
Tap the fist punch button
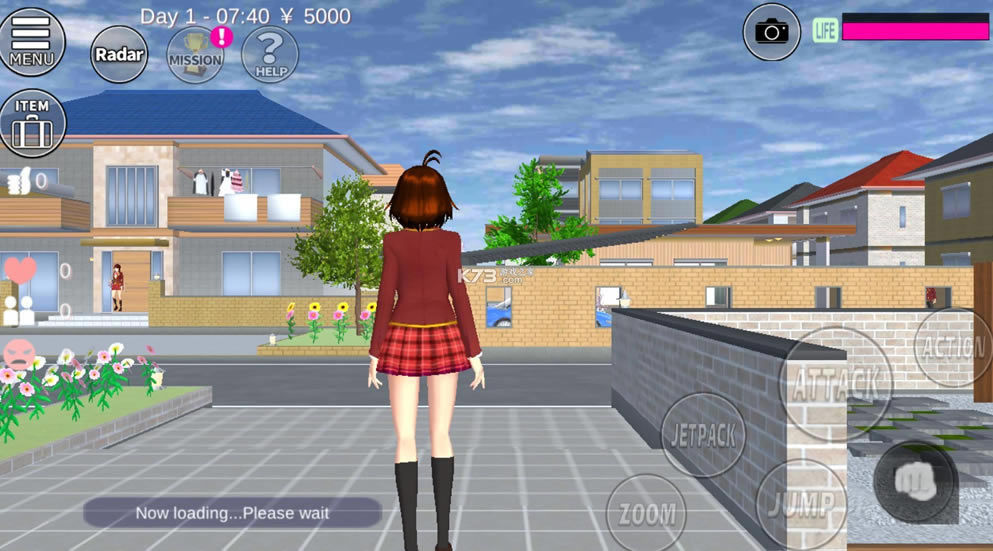(914, 482)
